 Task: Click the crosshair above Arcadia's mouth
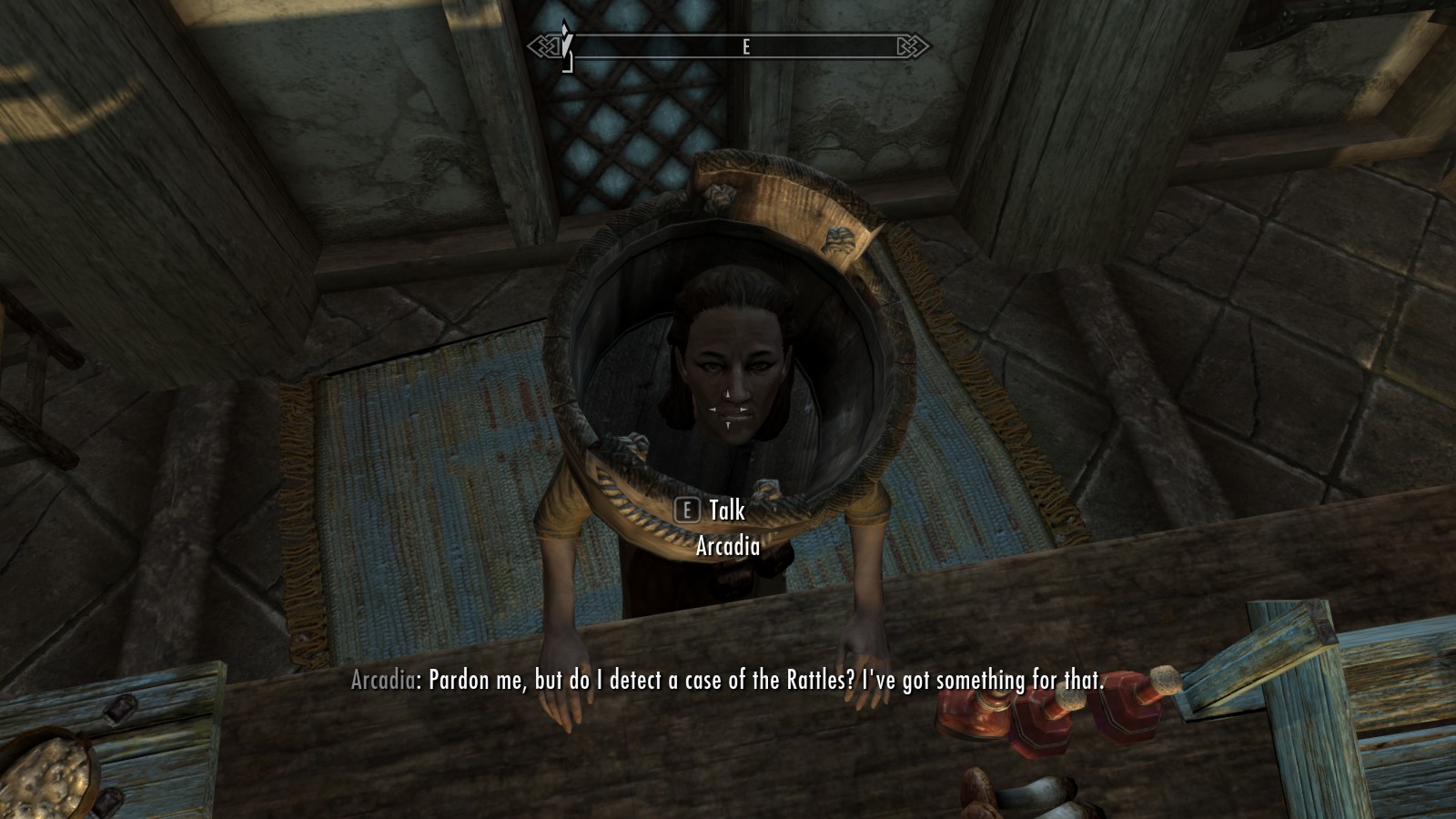coord(727,411)
